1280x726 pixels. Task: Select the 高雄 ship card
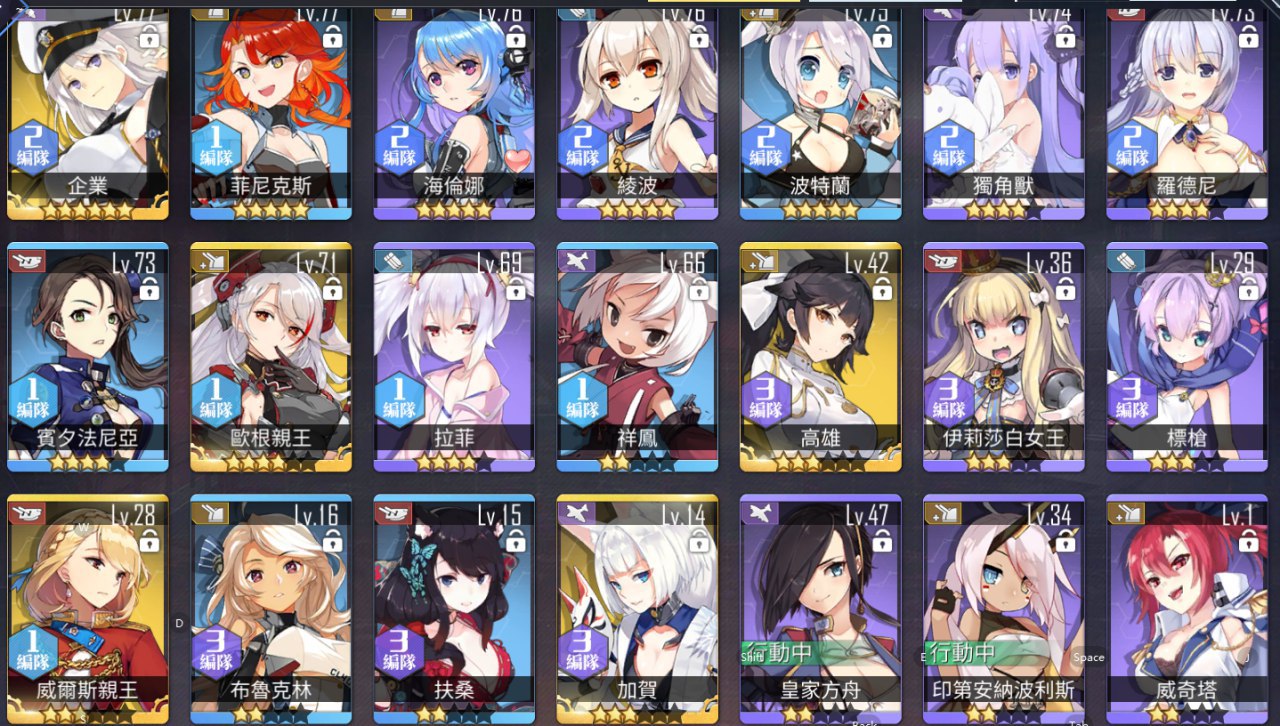click(x=821, y=355)
